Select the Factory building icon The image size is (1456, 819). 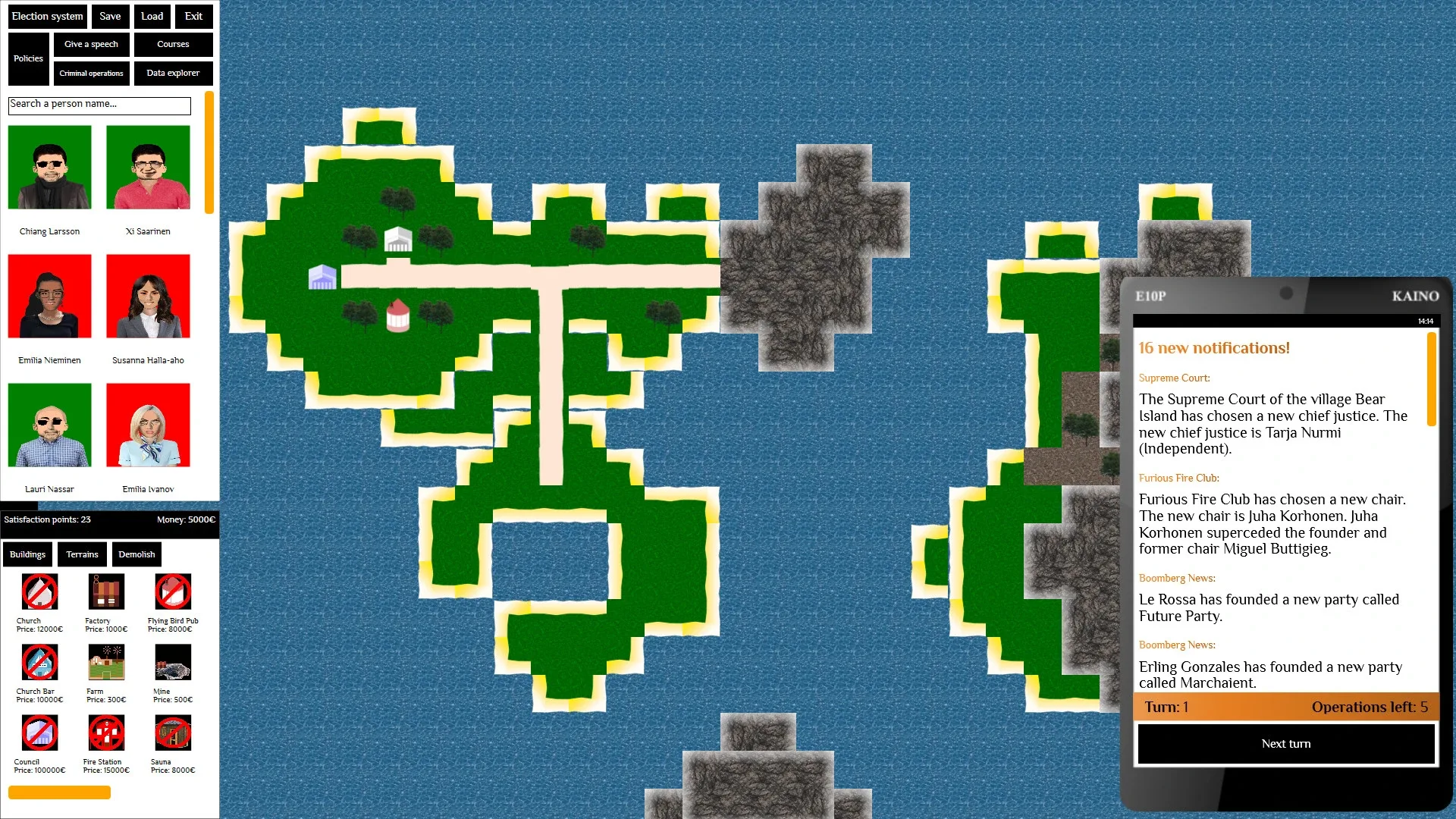(x=106, y=592)
